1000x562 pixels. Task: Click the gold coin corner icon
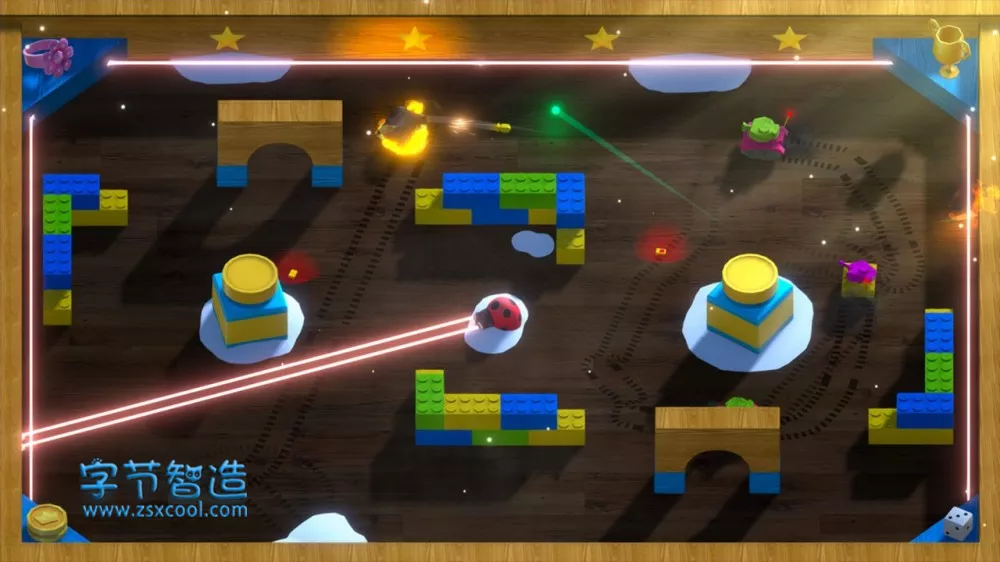(47, 521)
